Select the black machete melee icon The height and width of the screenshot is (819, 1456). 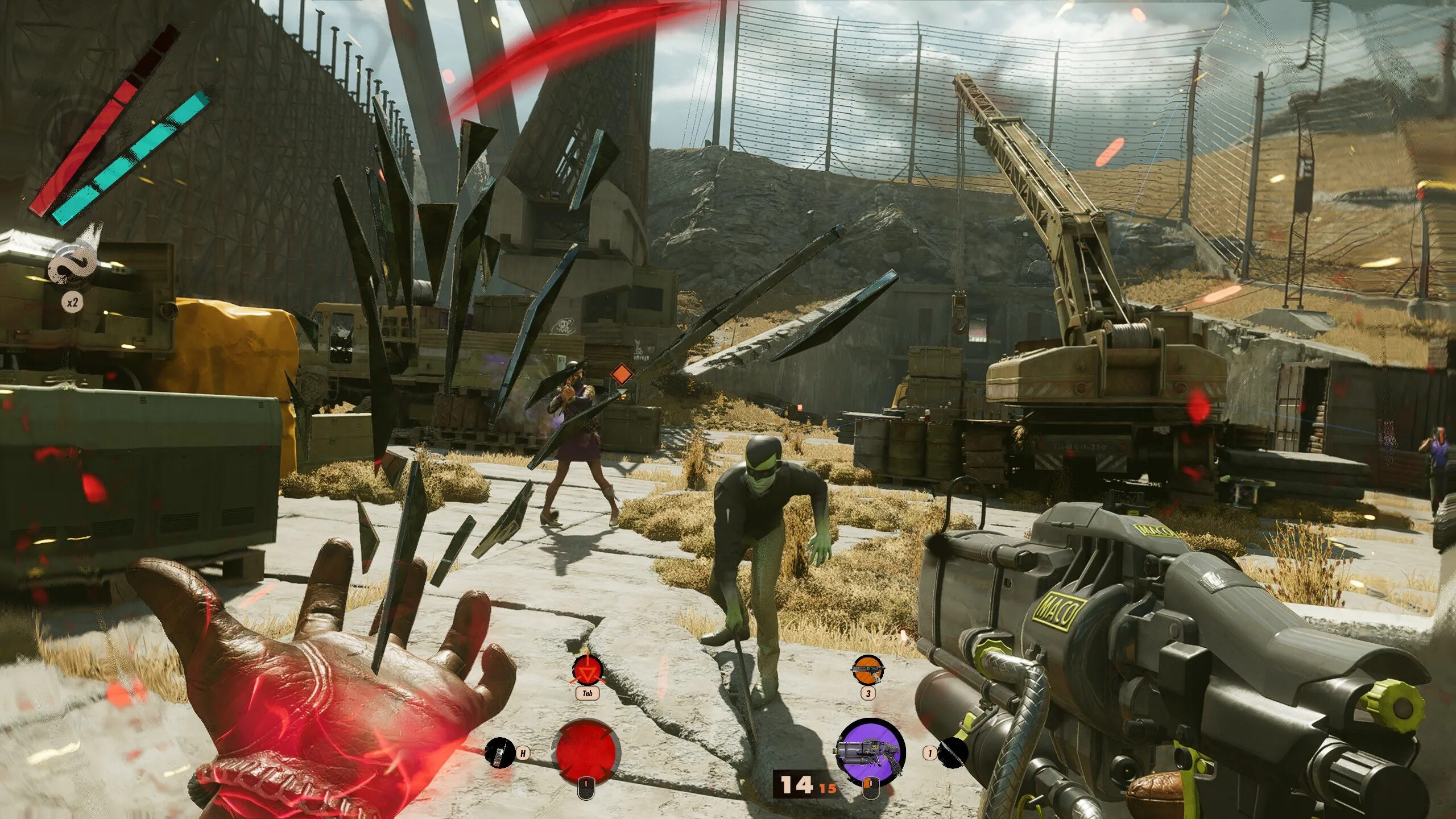pyautogui.click(x=953, y=753)
